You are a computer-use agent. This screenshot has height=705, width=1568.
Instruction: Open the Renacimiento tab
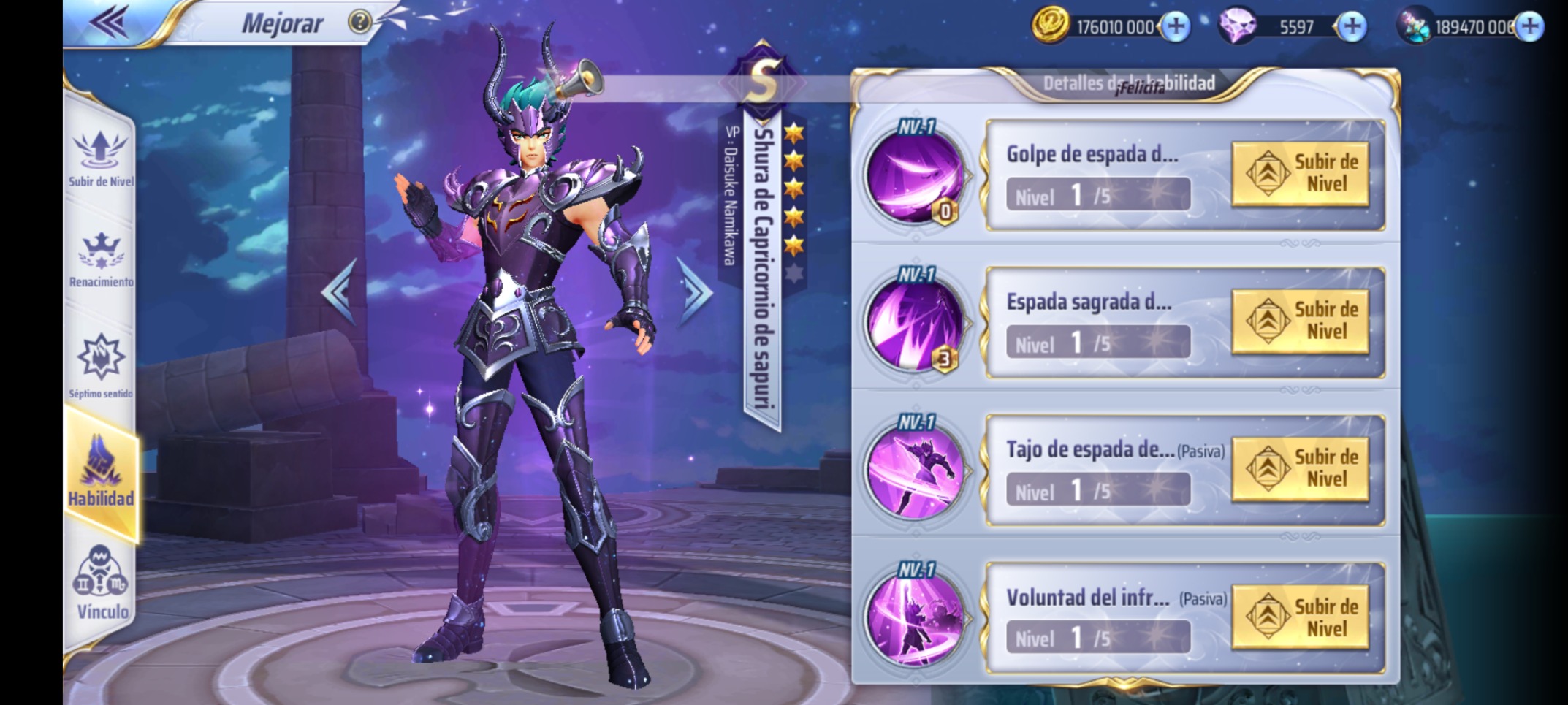coord(101,259)
